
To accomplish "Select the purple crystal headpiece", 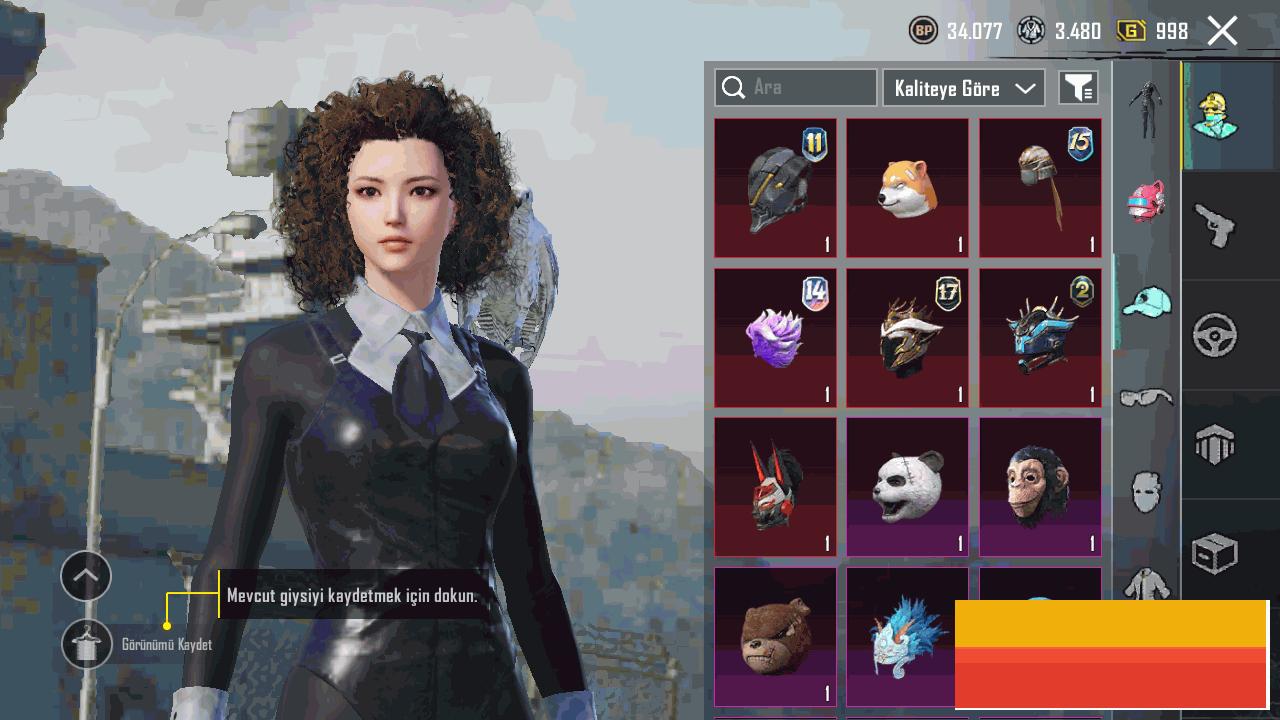I will pyautogui.click(x=775, y=337).
